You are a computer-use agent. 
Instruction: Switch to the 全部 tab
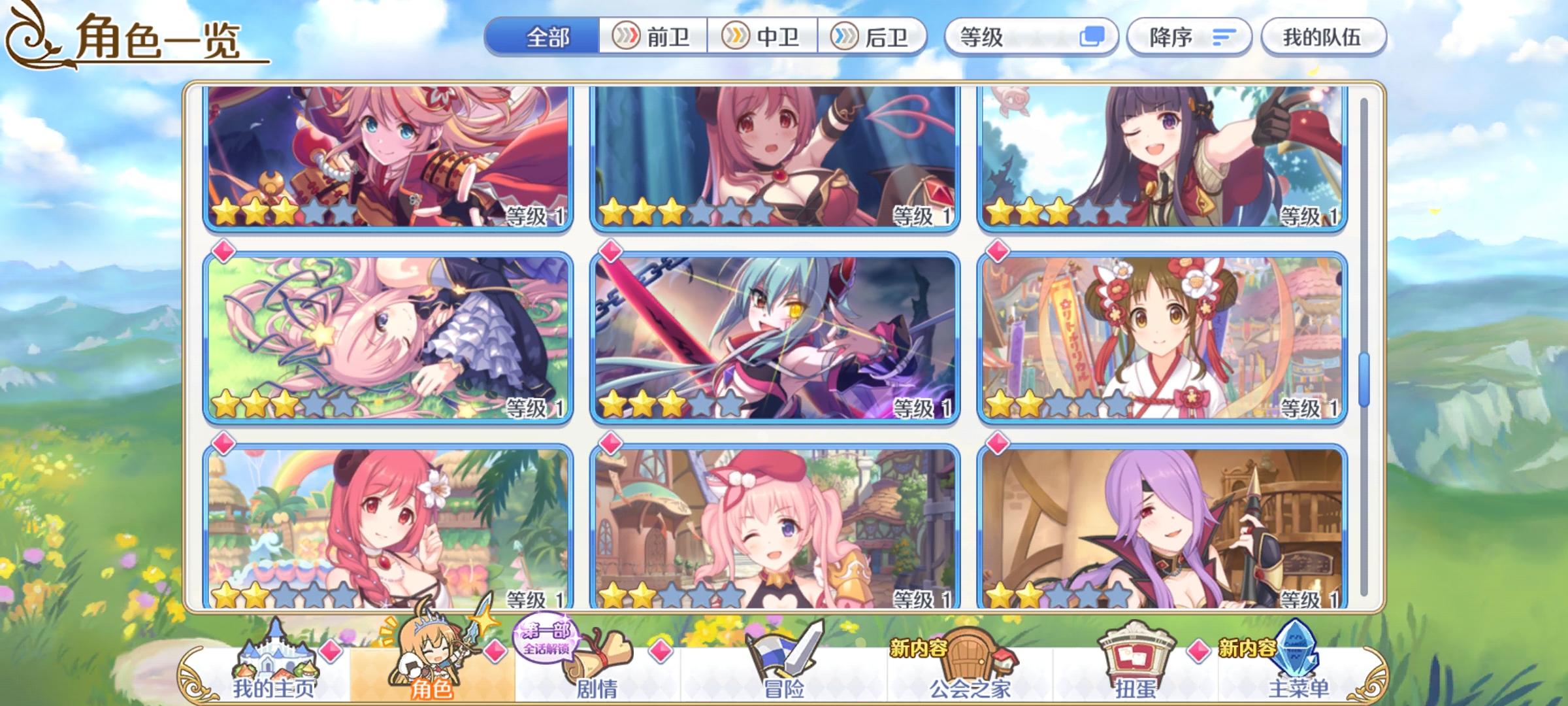[549, 37]
